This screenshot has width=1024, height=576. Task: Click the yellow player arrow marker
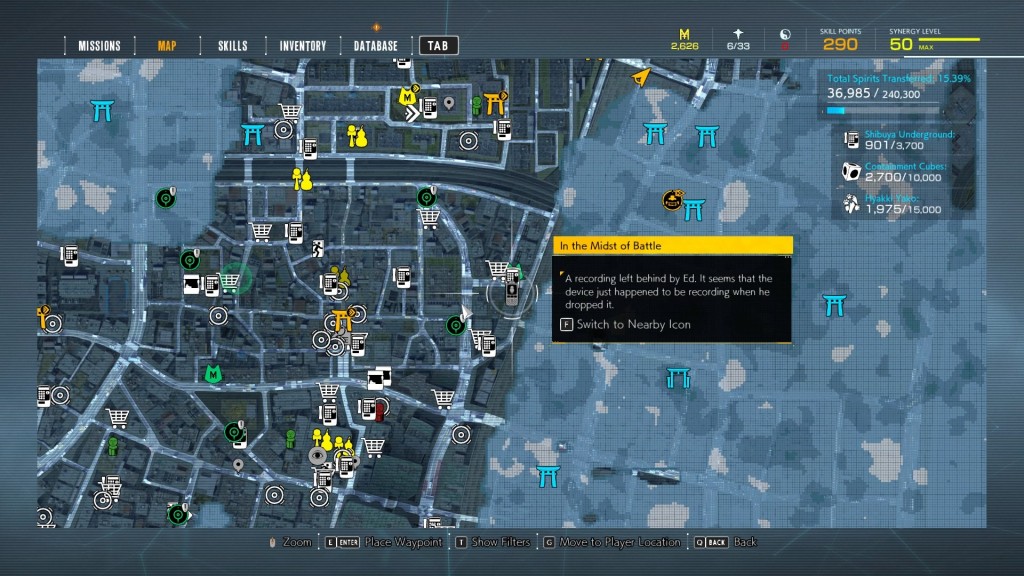coord(640,75)
